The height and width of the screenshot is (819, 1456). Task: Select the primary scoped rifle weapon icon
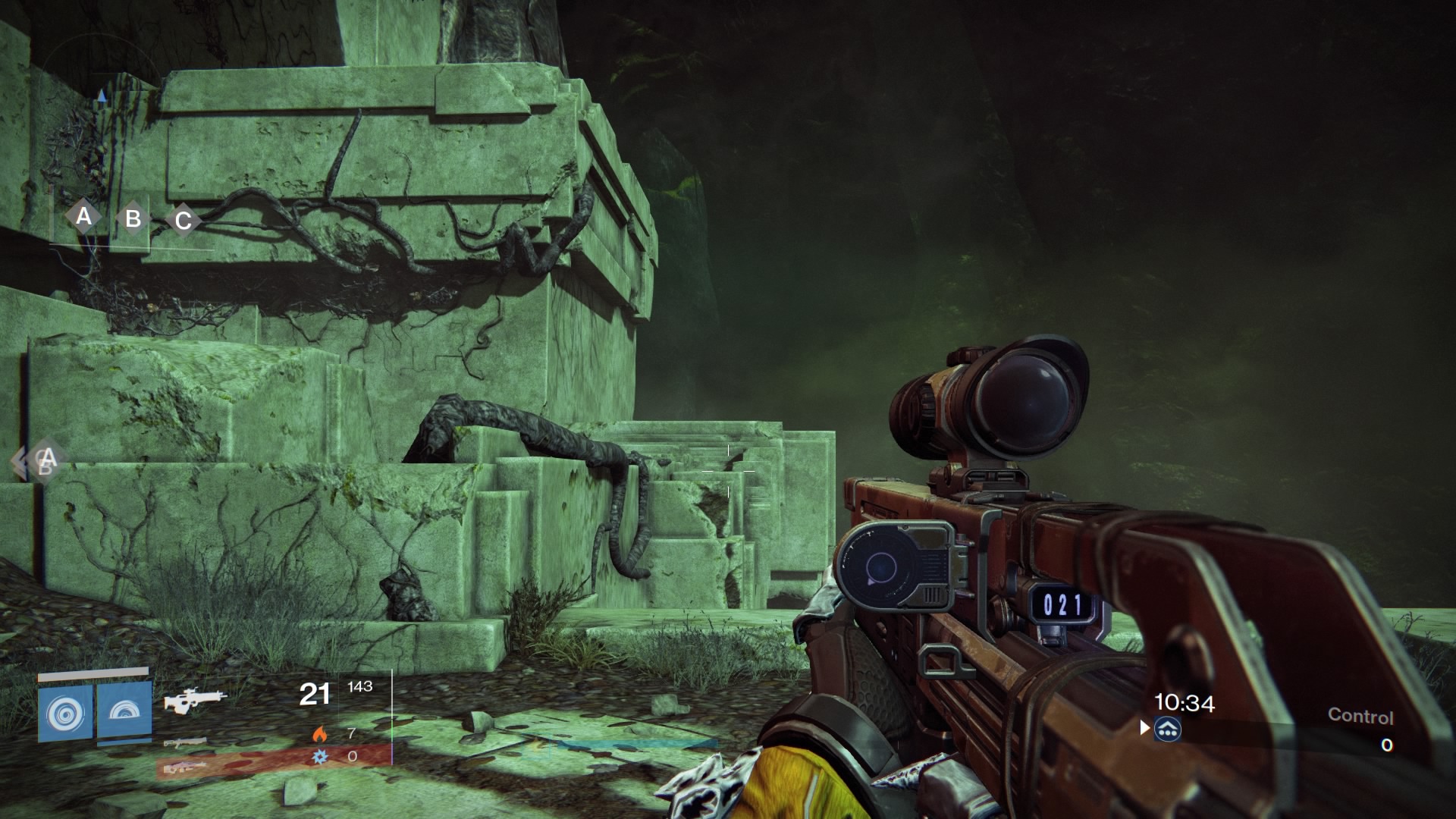[194, 700]
